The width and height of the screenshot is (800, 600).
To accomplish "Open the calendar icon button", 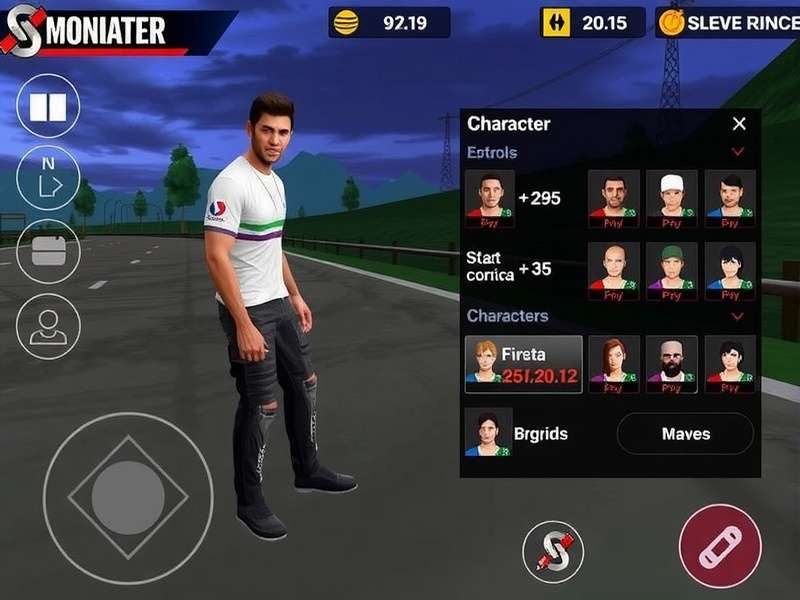I will click(x=48, y=250).
